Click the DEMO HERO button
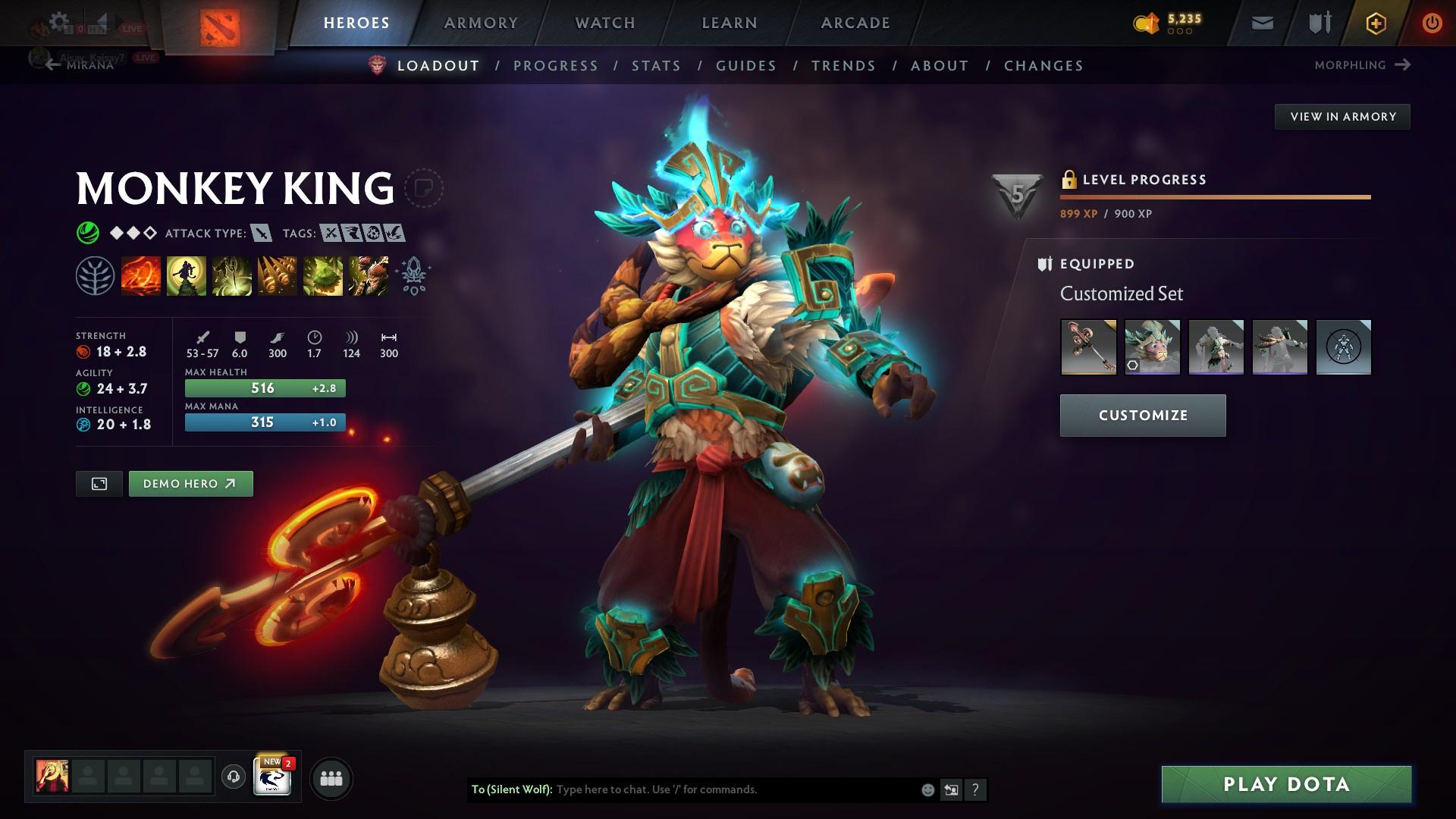 point(190,483)
